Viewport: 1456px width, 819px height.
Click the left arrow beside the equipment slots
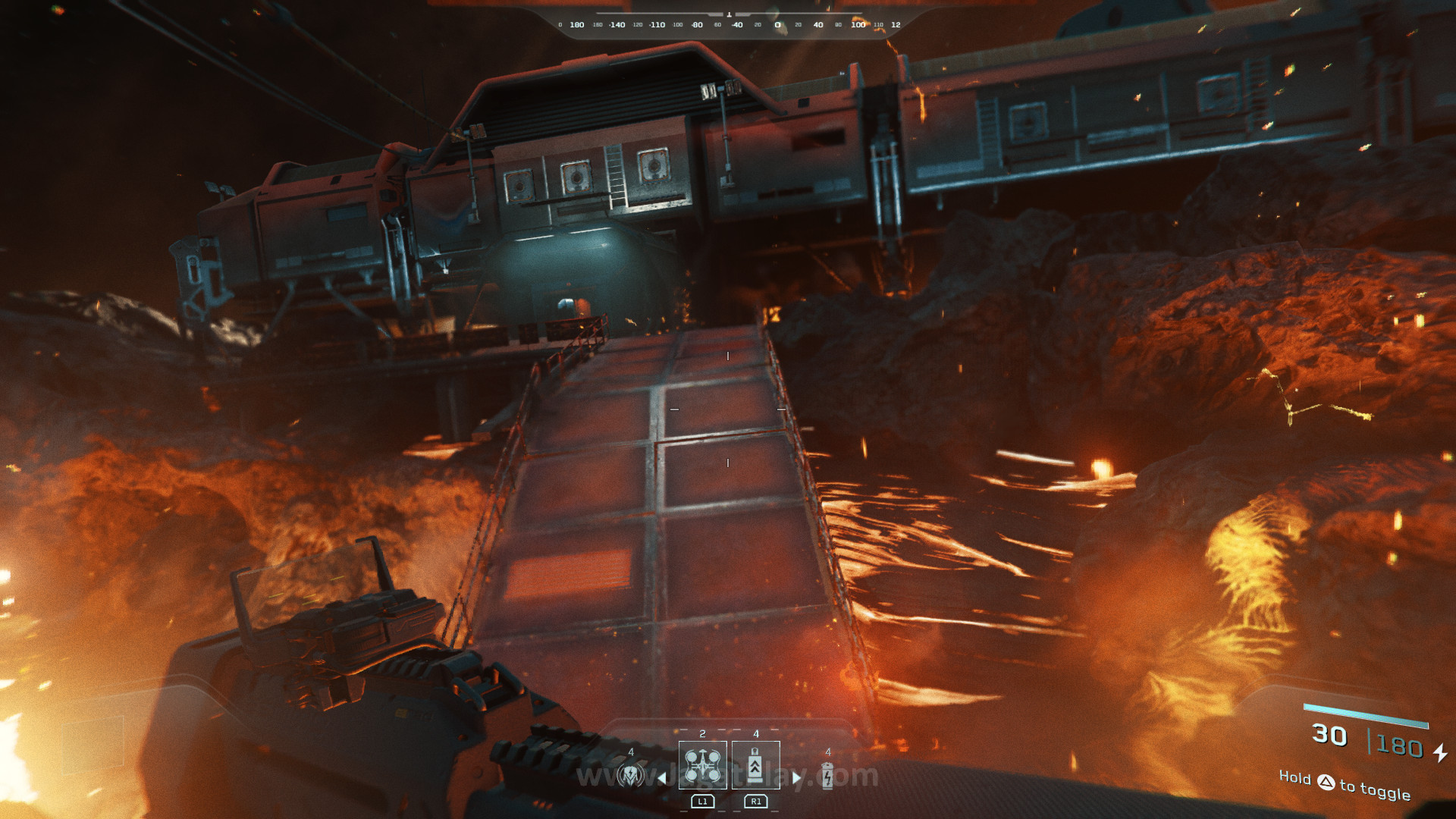[662, 777]
